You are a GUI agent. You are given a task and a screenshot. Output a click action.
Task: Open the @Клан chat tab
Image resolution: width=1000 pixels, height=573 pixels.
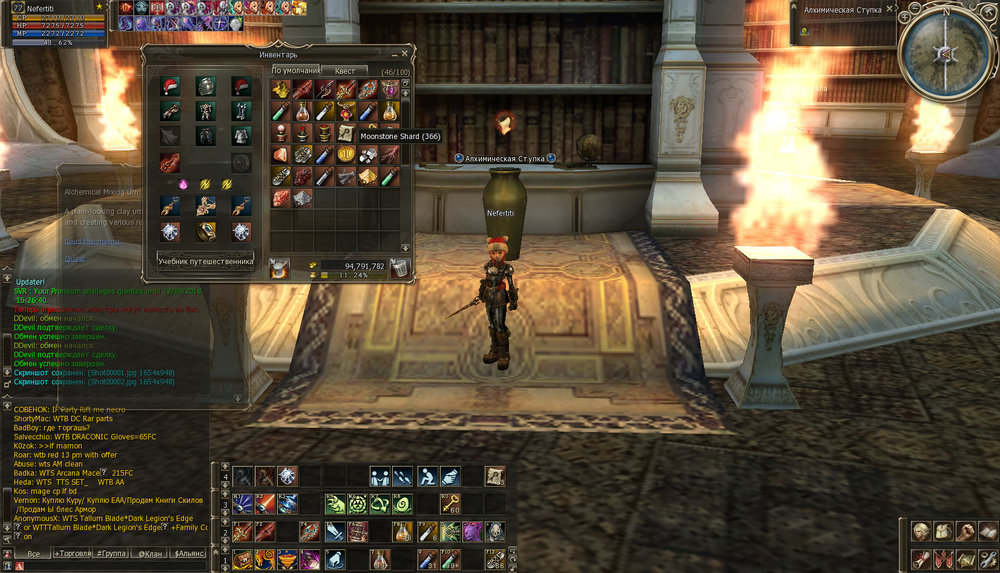(x=149, y=552)
